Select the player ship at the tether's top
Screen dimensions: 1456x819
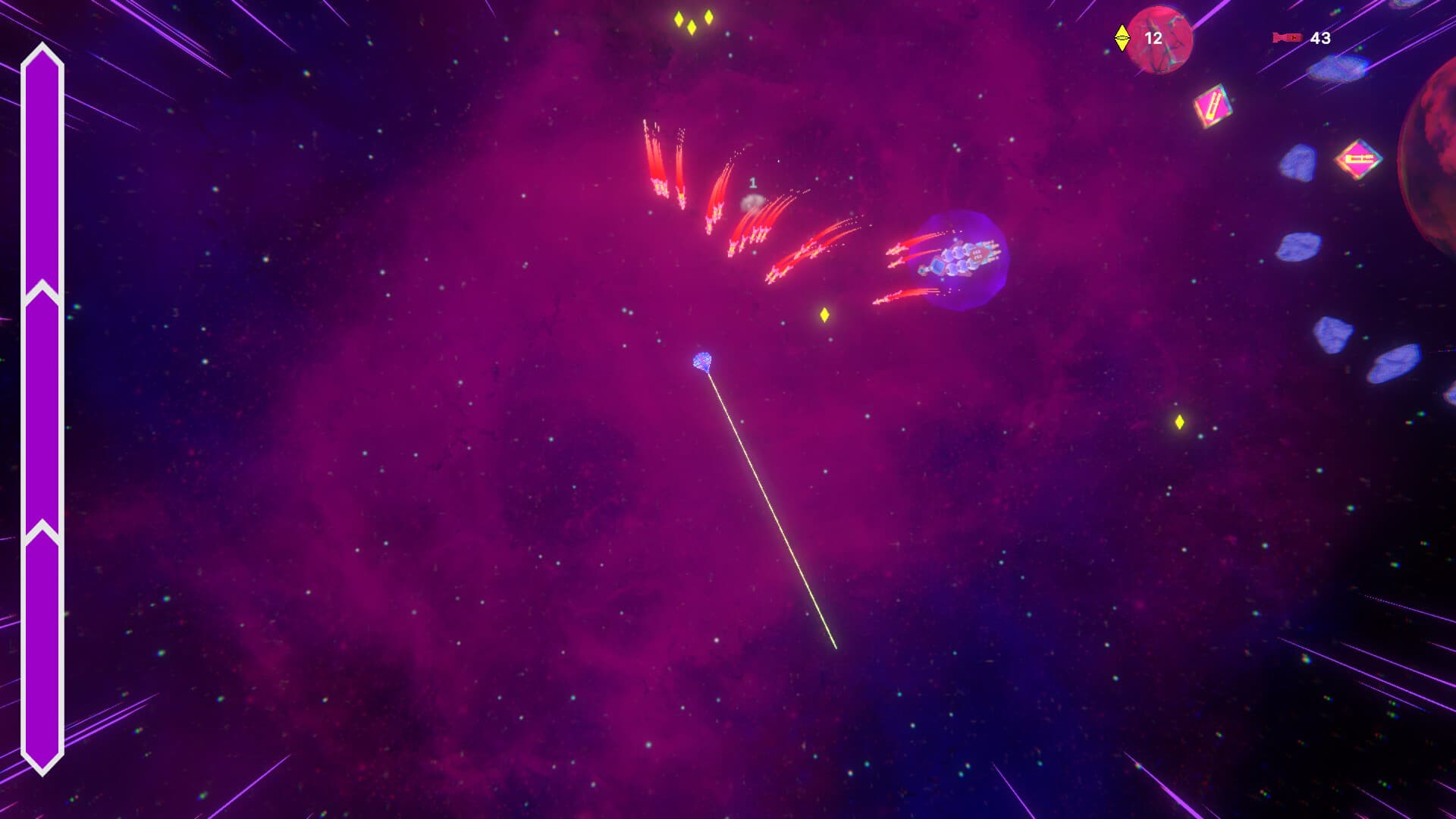tap(701, 360)
